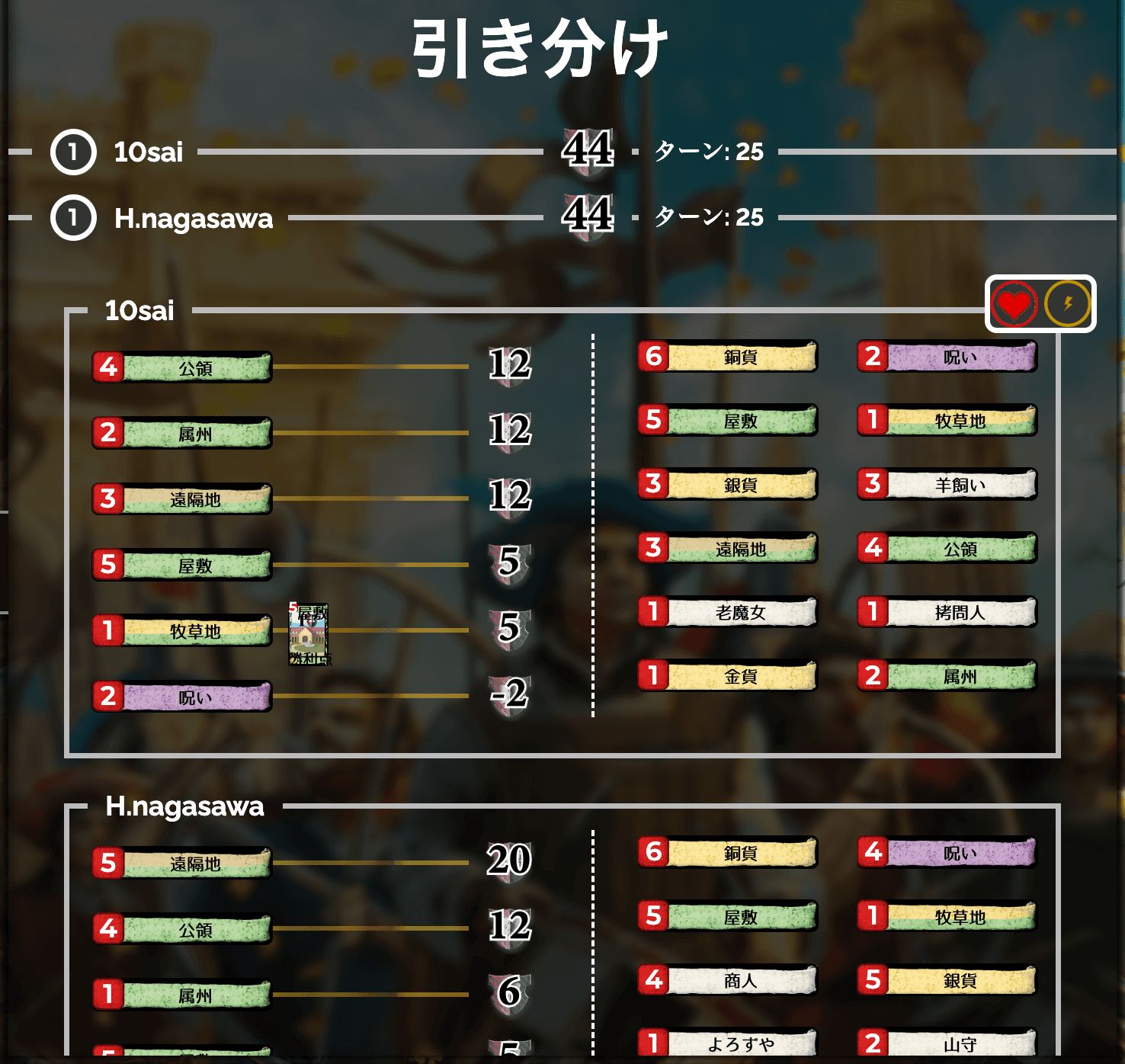Expand the 10sai results section
Viewport: 1125px width, 1064px height.
tap(139, 311)
